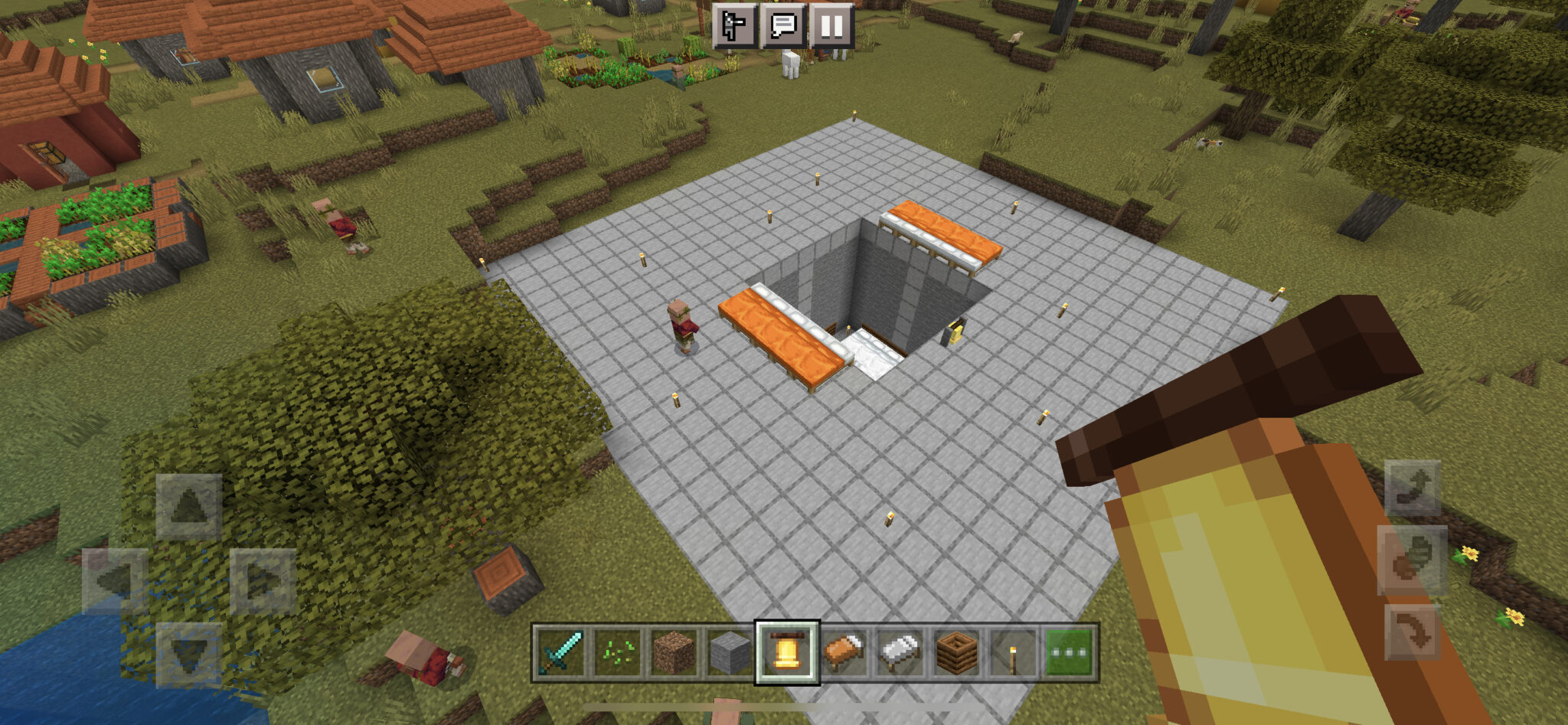Pick the white bed in hotbar

point(900,652)
